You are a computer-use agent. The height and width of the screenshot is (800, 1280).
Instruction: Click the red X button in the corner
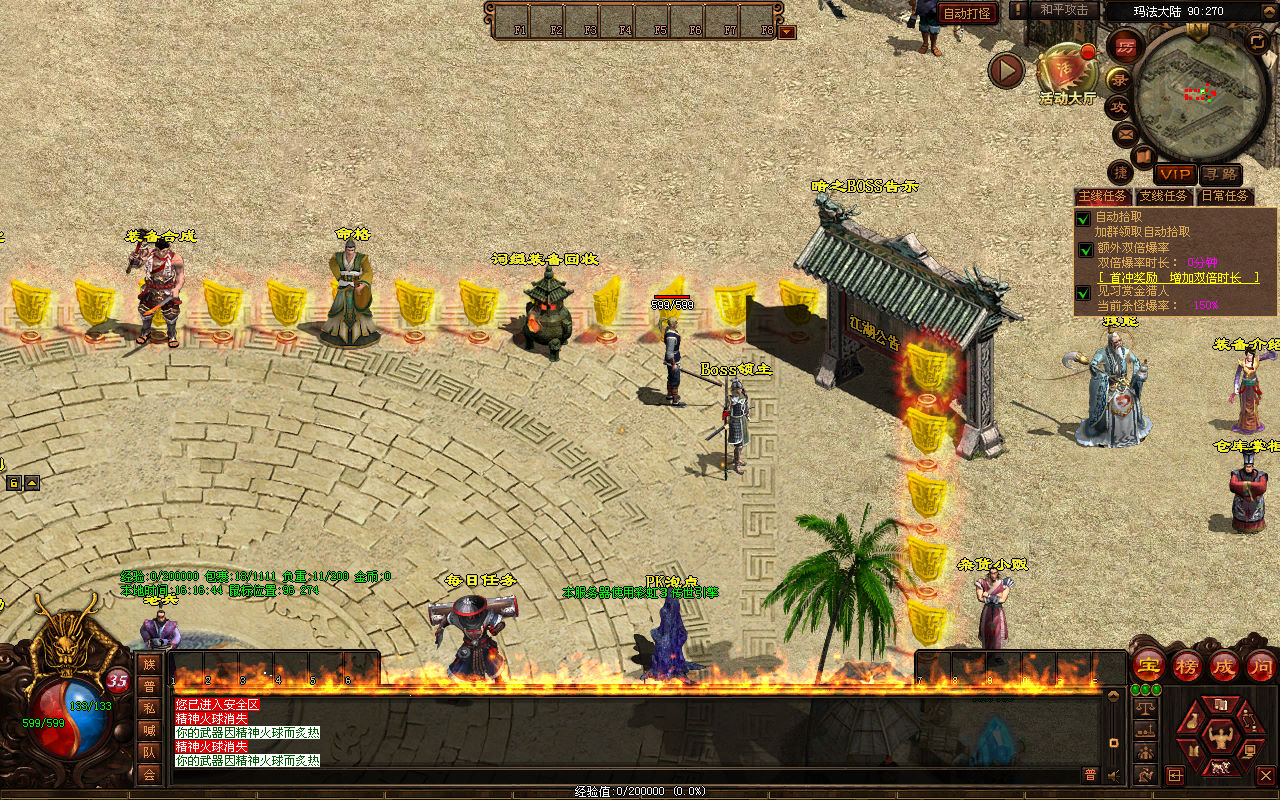tap(1265, 775)
